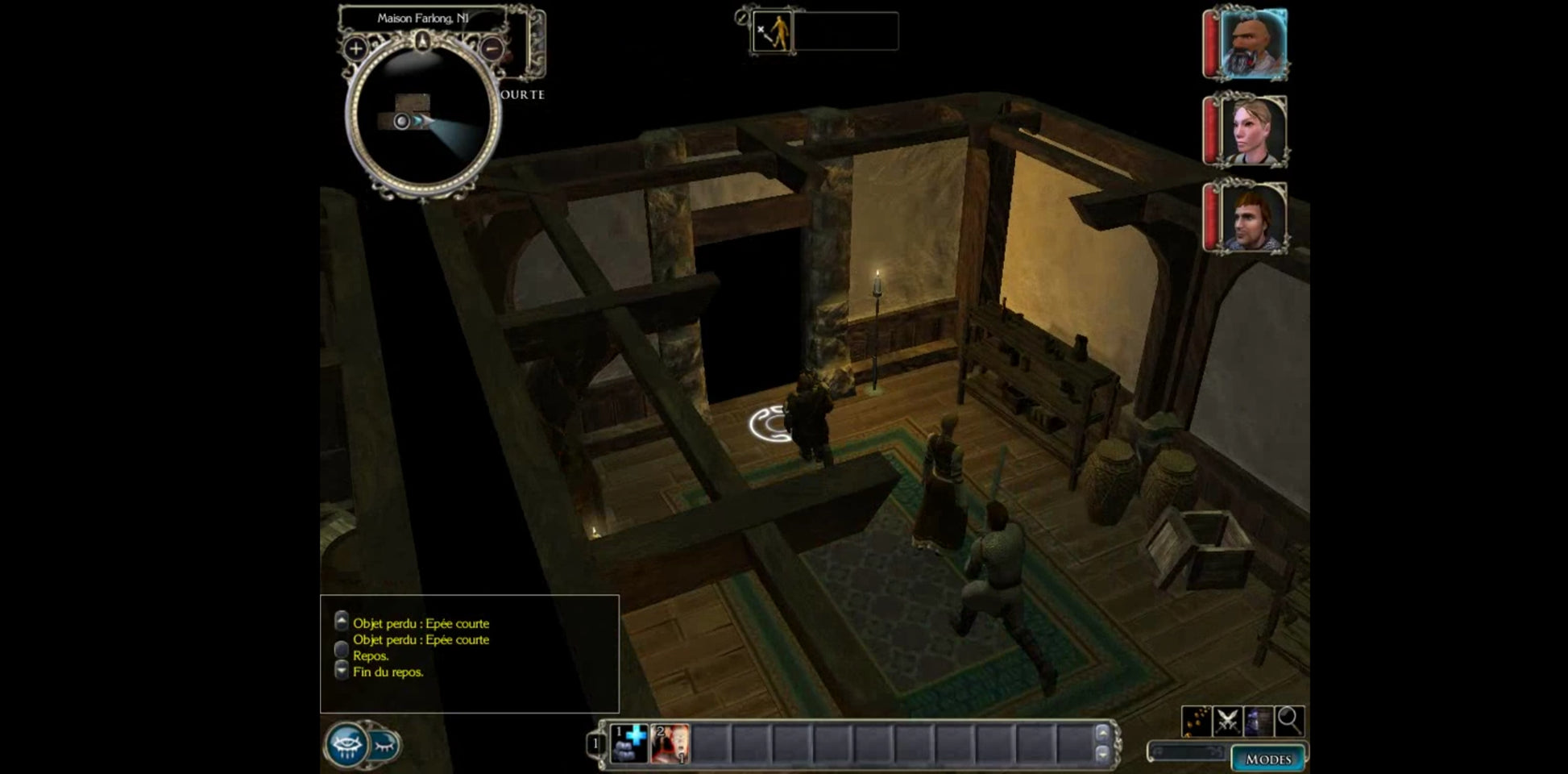Open the Modes button
The width and height of the screenshot is (1568, 774).
coord(1267,759)
